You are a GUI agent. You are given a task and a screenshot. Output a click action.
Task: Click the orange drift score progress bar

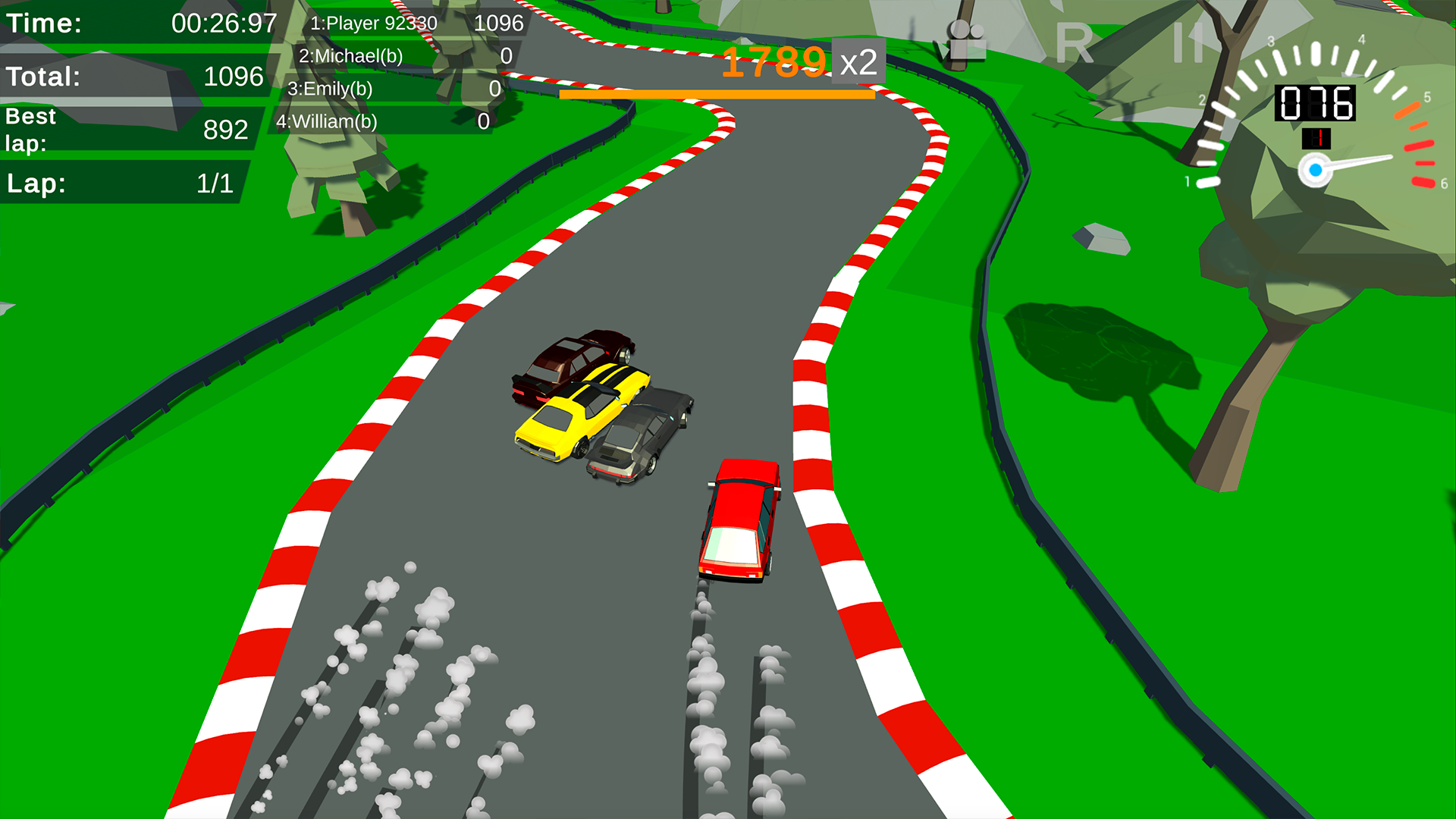click(717, 94)
